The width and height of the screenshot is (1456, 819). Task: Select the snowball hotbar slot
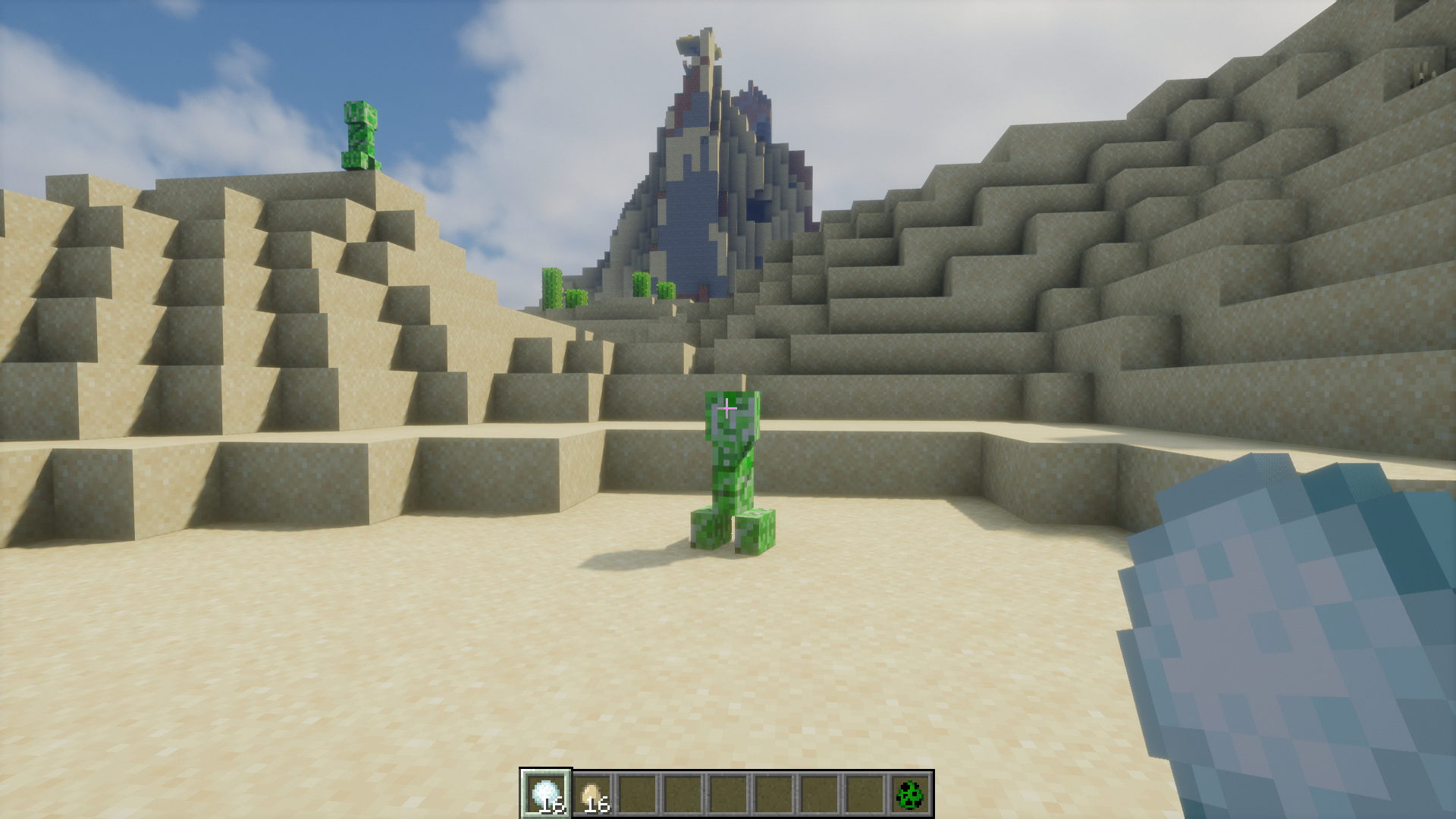coord(546,794)
